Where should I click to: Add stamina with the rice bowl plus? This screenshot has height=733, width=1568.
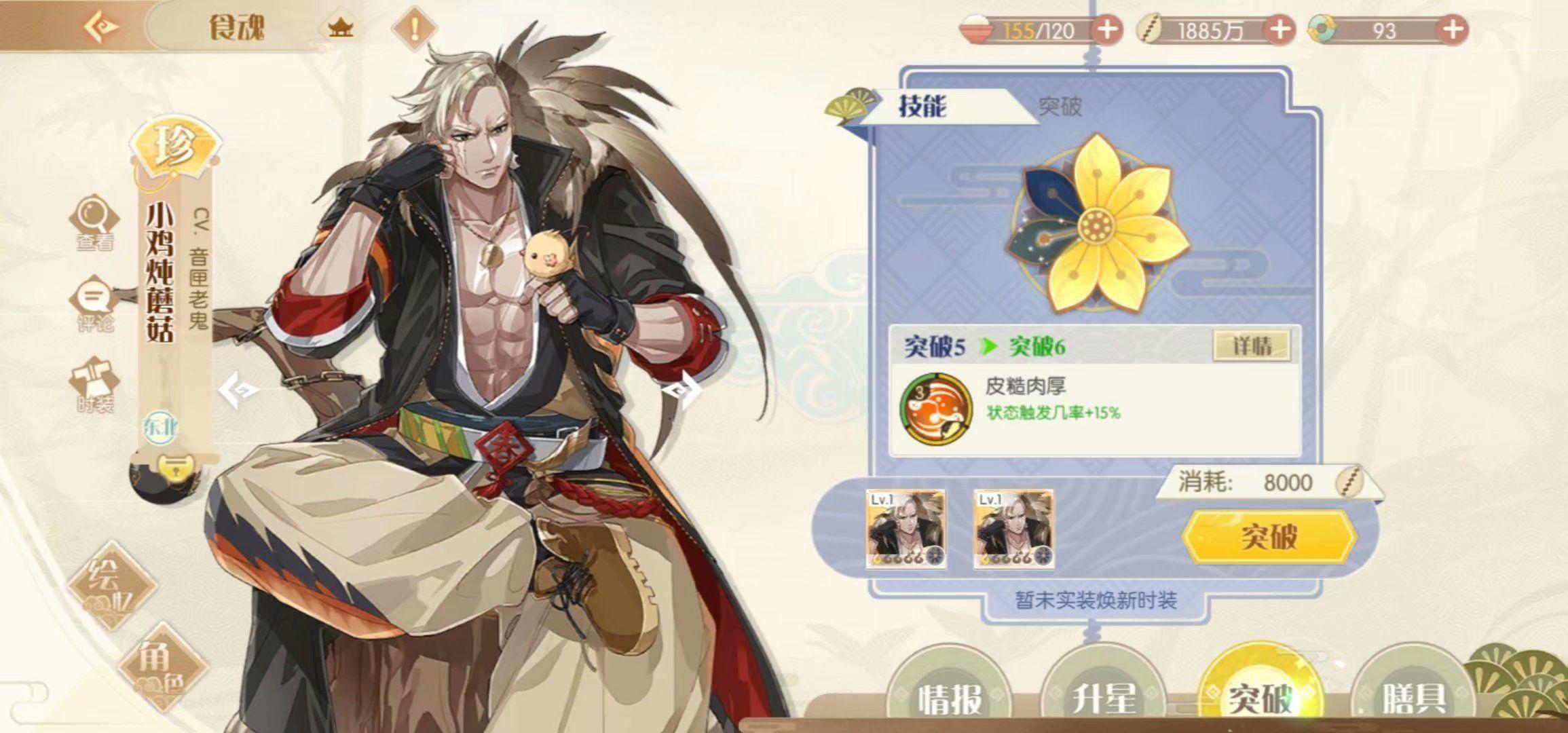pos(1107,30)
